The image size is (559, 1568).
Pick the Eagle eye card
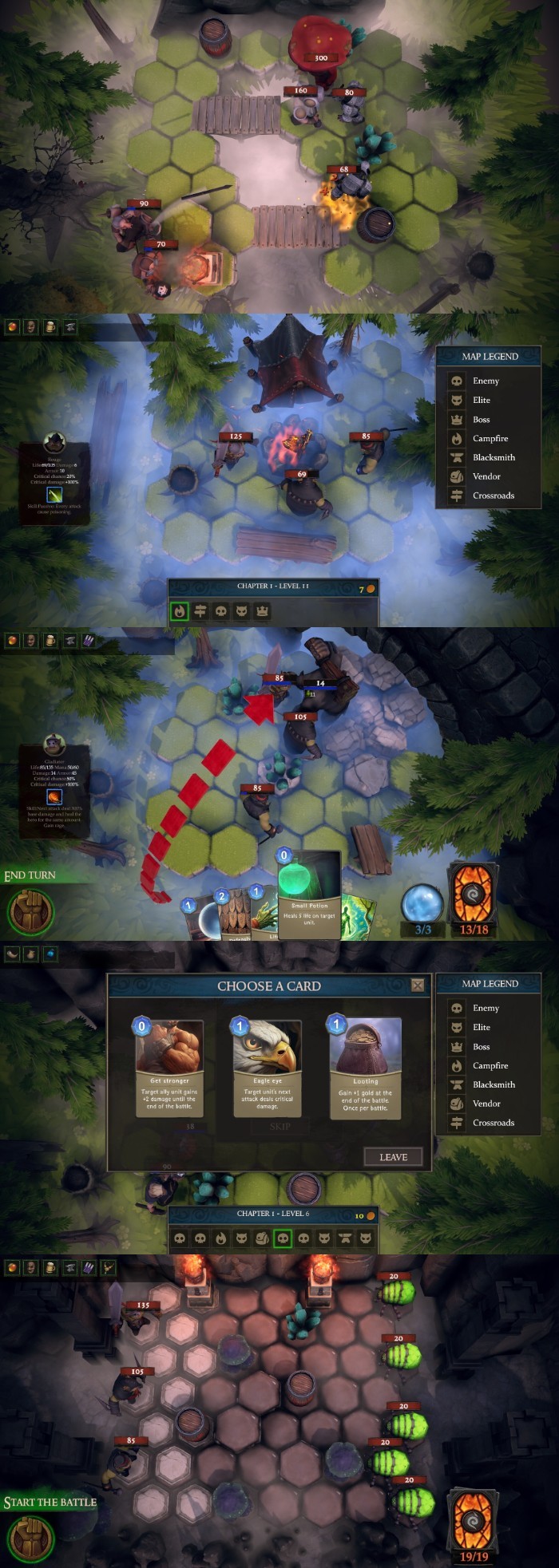pos(268,1068)
